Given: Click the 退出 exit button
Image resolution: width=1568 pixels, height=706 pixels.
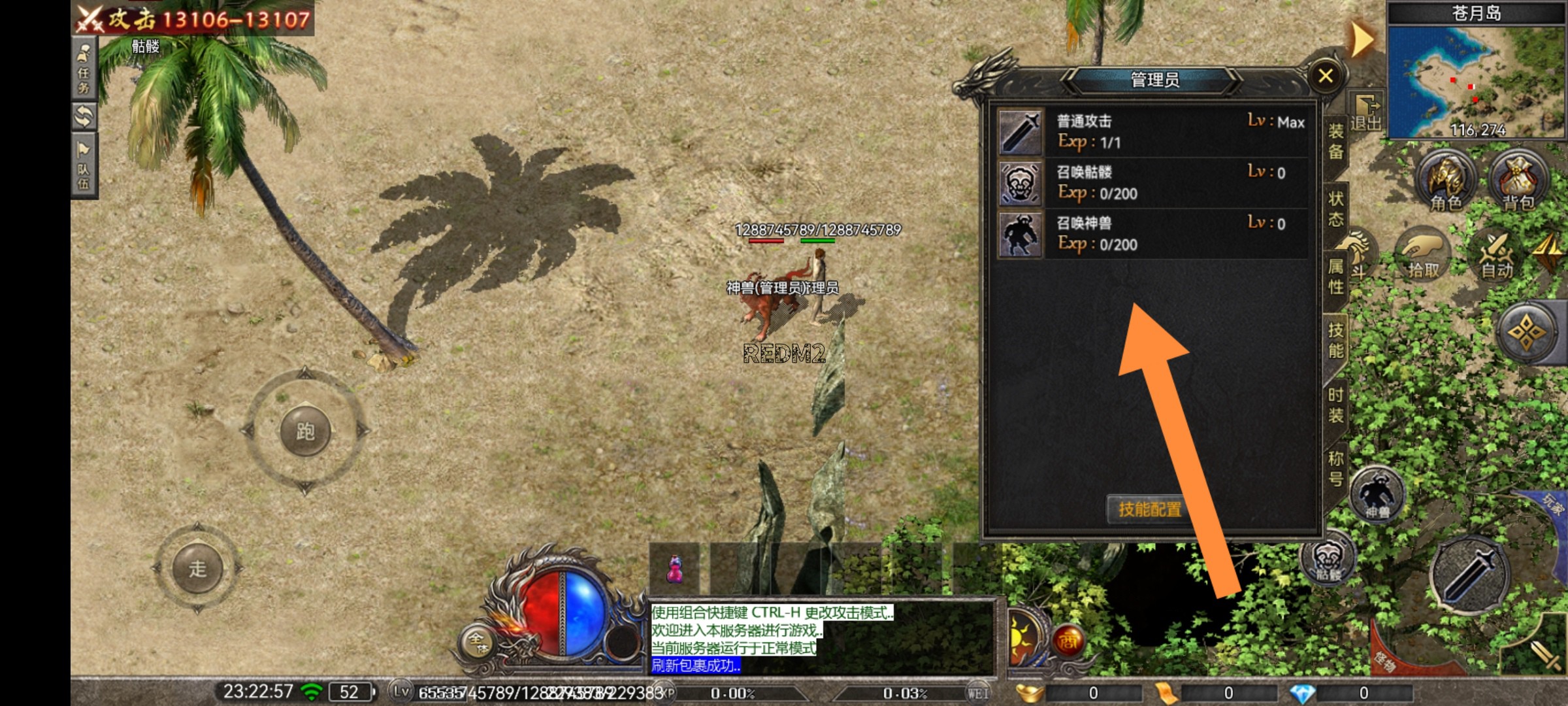Looking at the screenshot, I should [1366, 113].
